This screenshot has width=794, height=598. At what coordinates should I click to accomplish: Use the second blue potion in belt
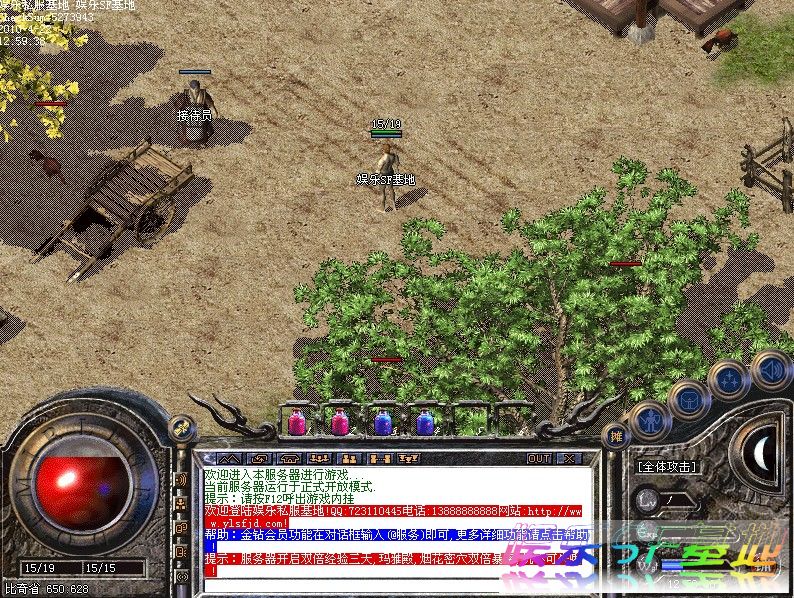426,423
